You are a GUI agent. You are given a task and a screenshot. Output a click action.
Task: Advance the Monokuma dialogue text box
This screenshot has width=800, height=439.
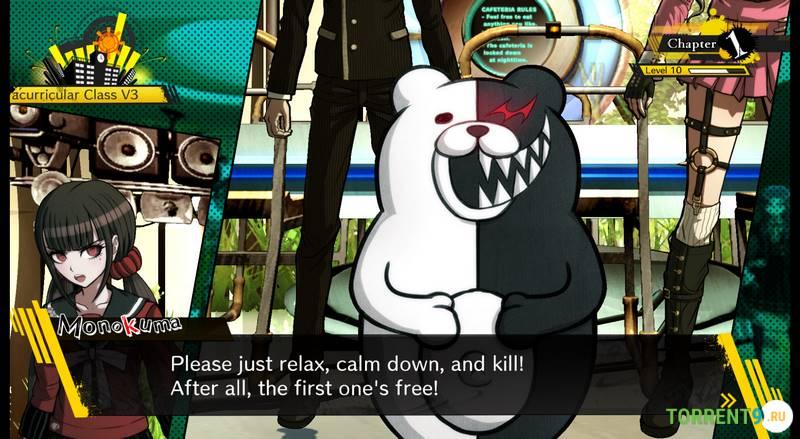[x=400, y=373]
